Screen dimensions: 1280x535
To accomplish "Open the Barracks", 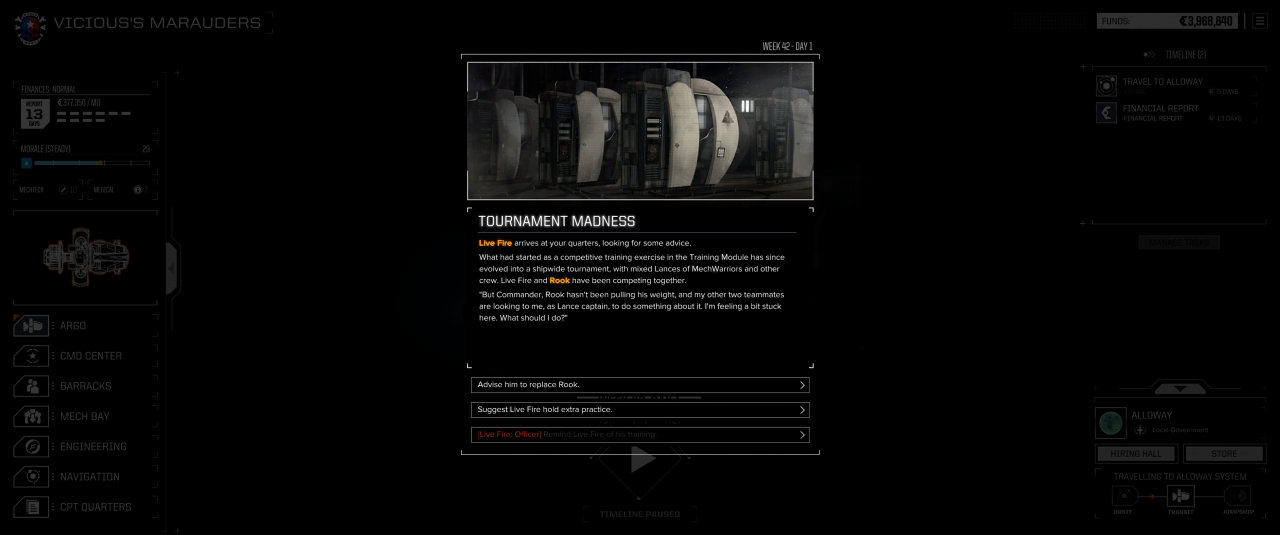I will pos(85,386).
